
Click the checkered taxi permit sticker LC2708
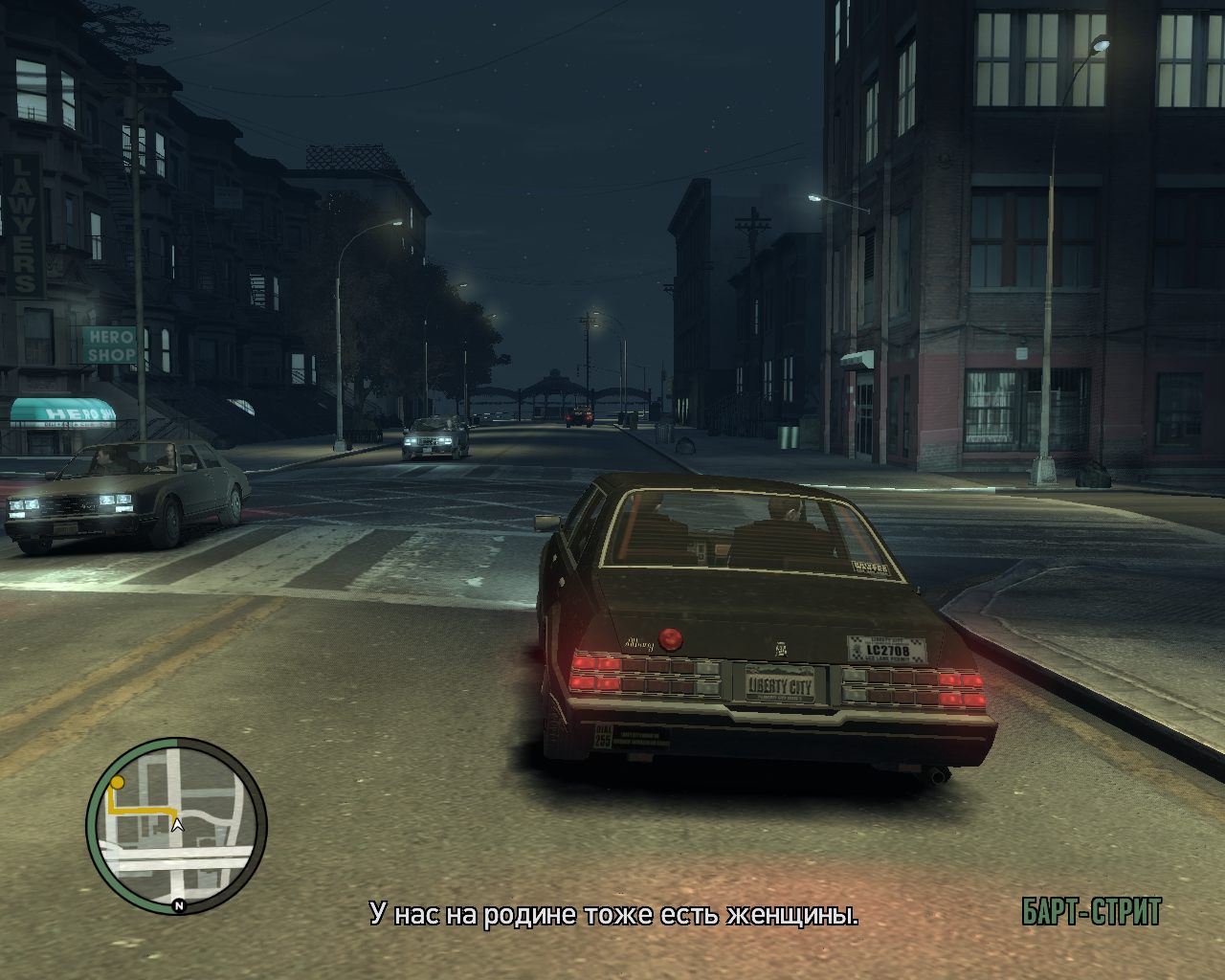(887, 646)
